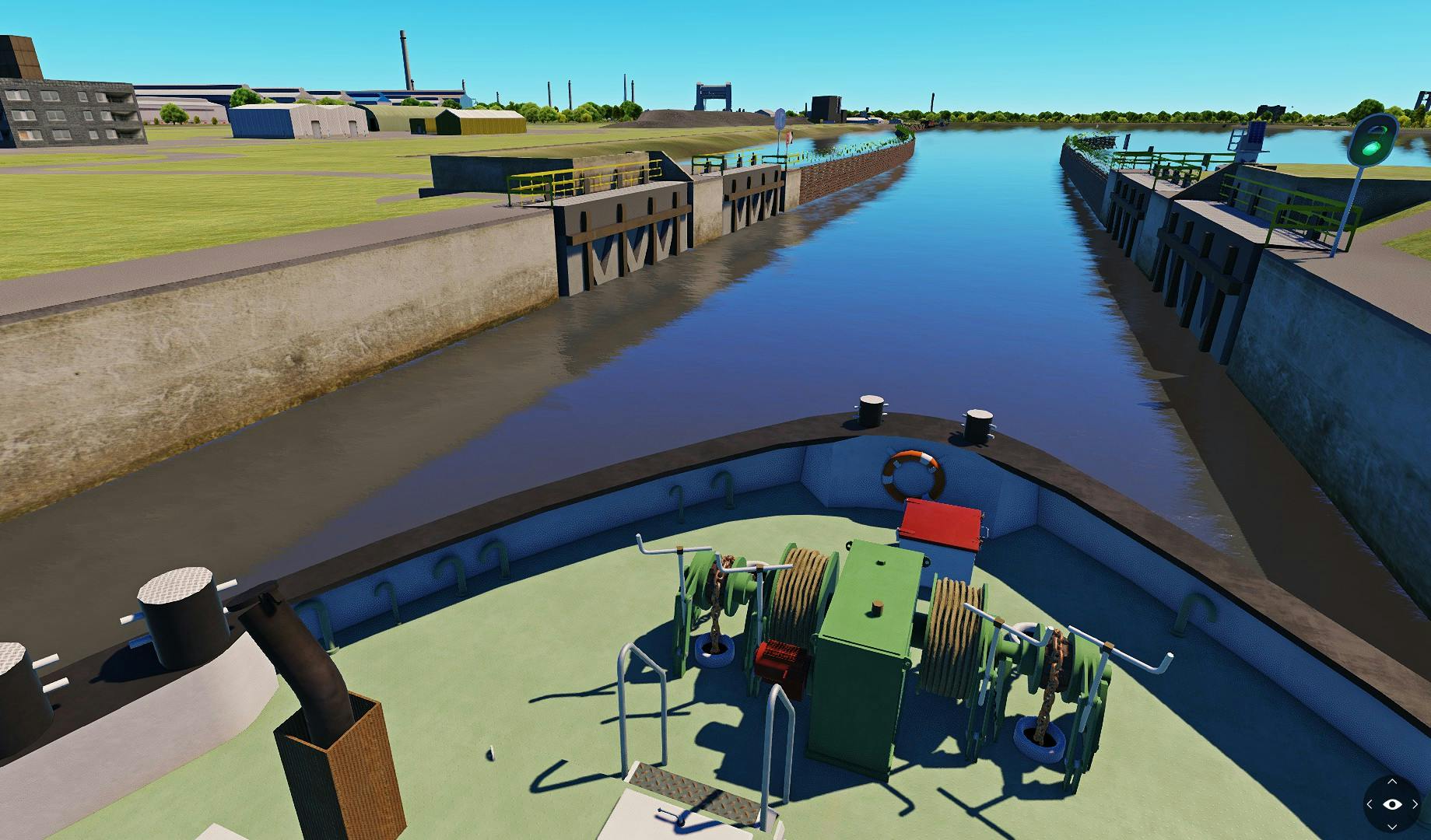This screenshot has height=840, width=1431.
Task: Look right using the right chevron arrow
Action: (x=1415, y=804)
